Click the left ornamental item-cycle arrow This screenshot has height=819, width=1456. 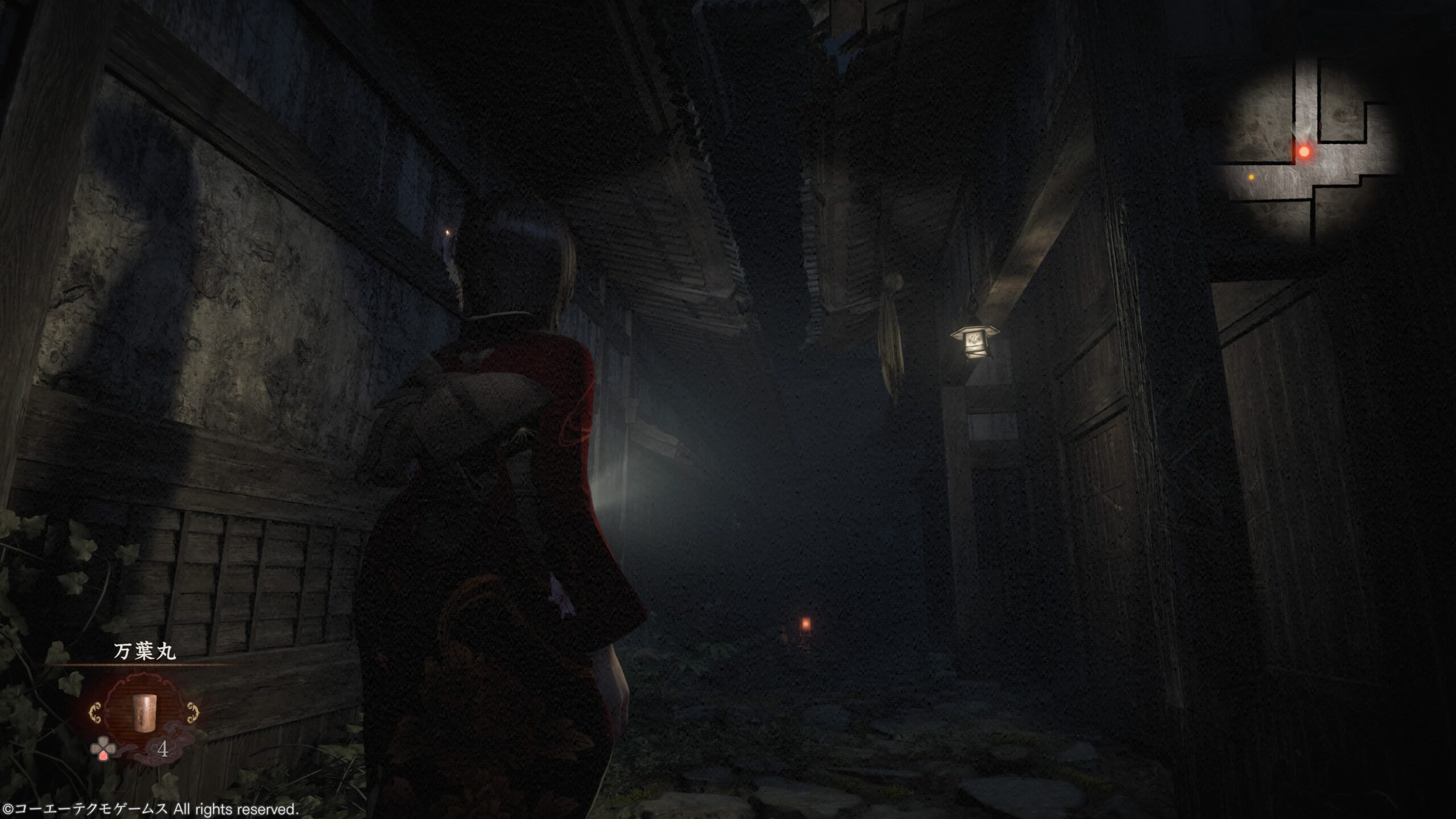(x=96, y=713)
